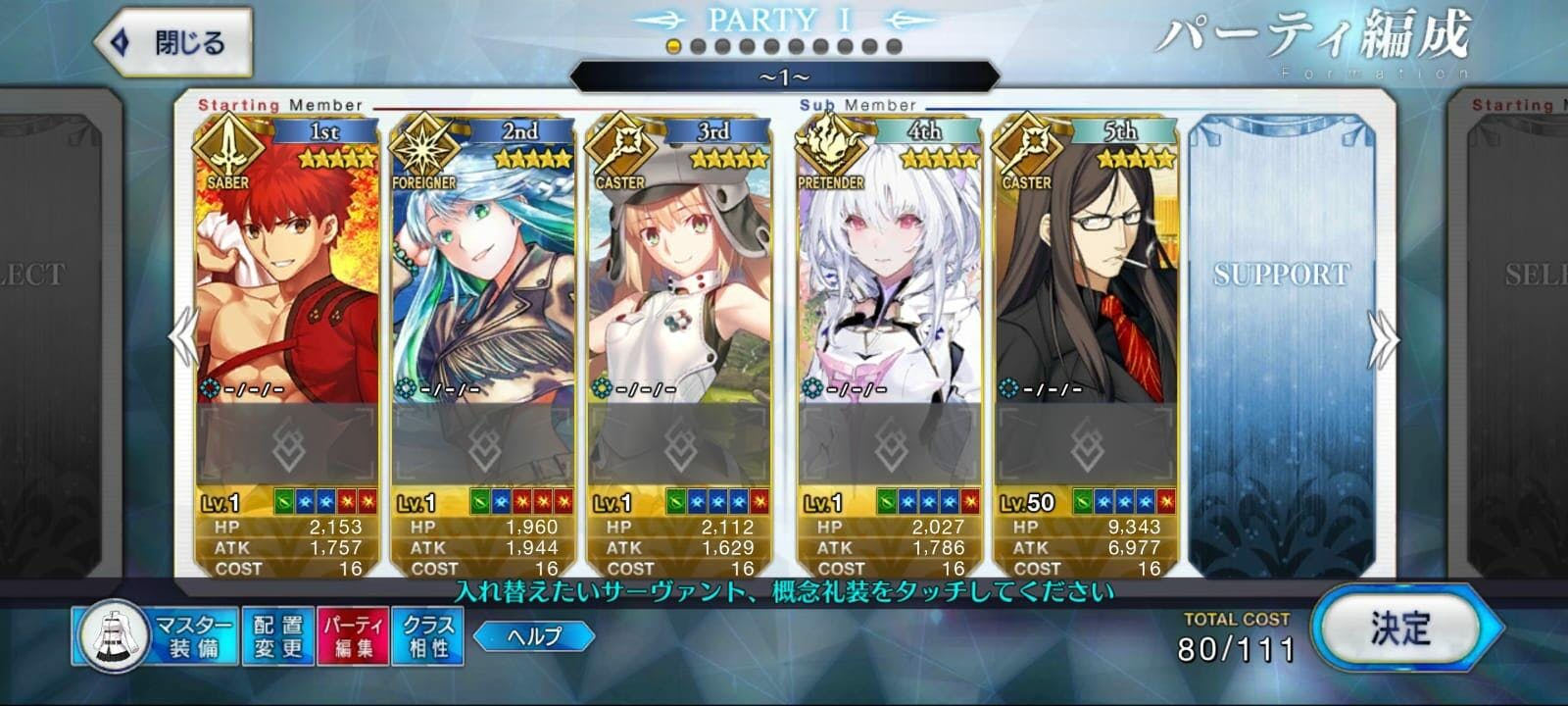Open the Pretender's empty craft essence slot
This screenshot has width=1568, height=706.
889,446
